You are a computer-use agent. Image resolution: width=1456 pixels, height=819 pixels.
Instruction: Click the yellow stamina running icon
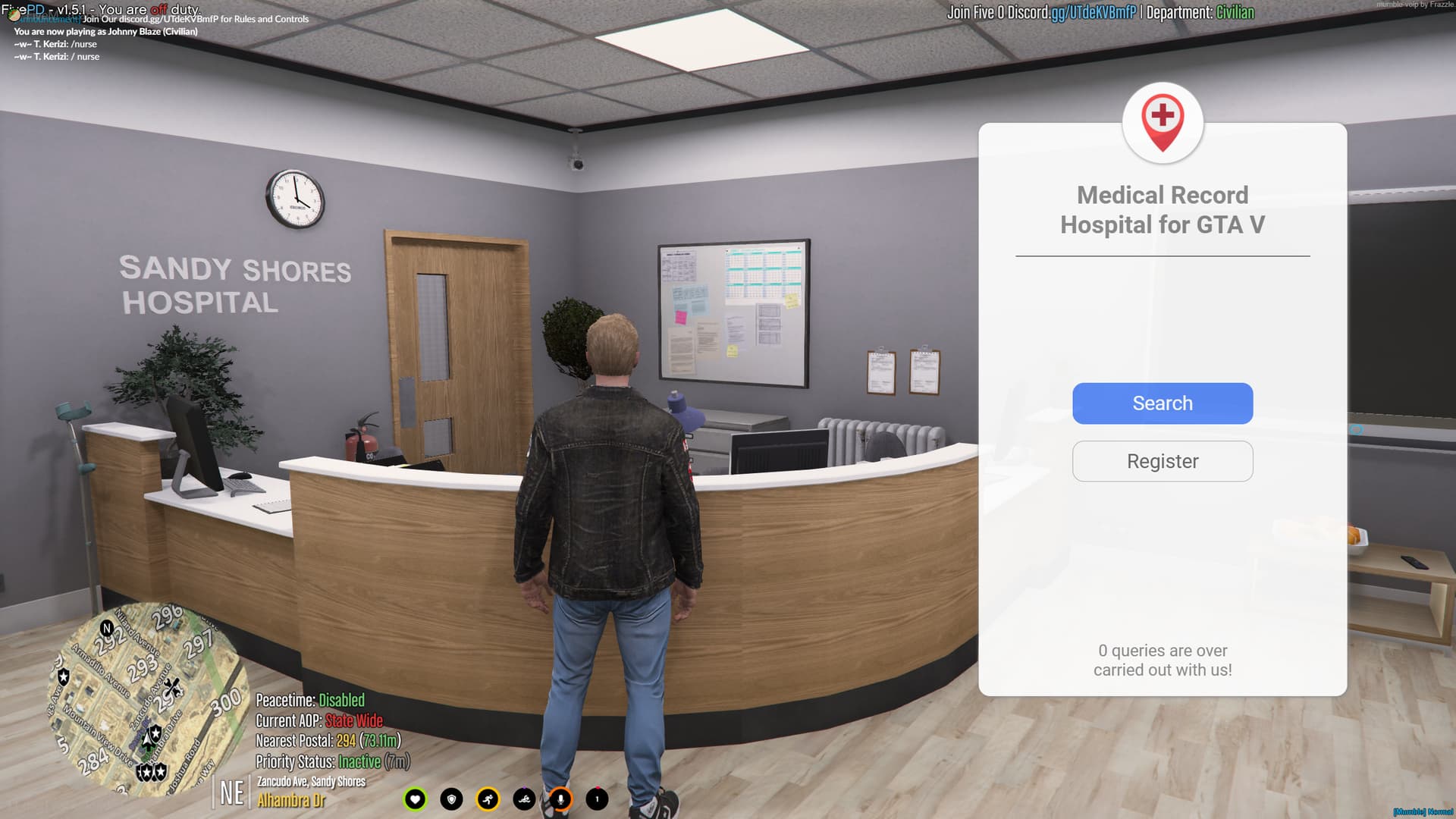[487, 799]
